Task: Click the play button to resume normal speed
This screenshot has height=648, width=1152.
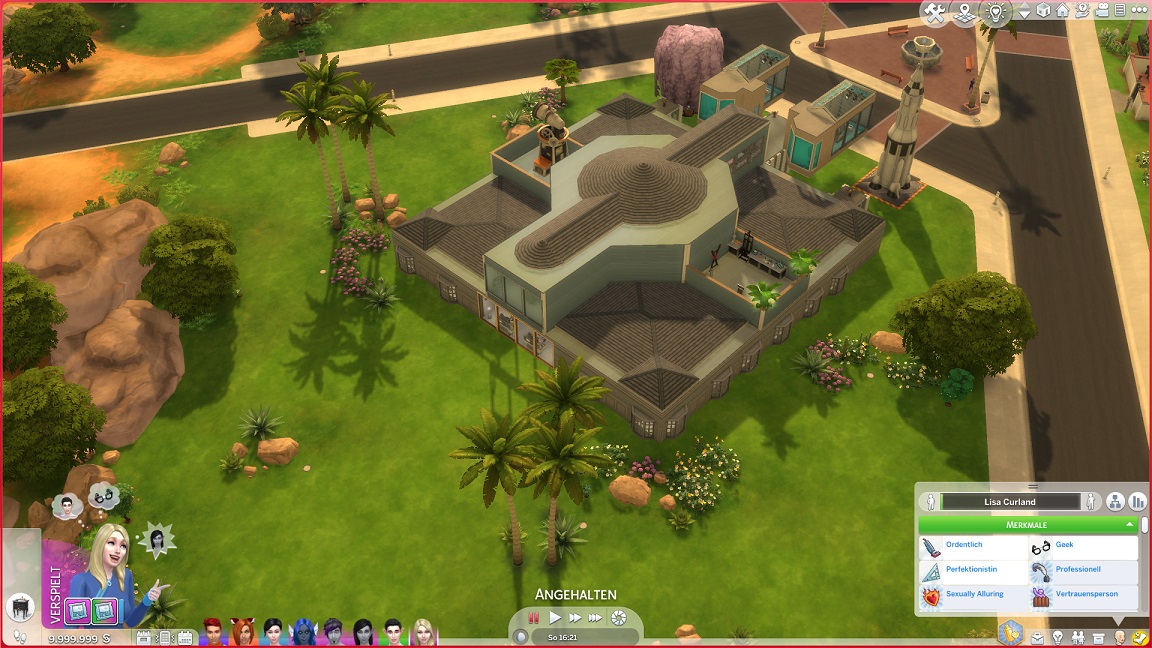Action: tap(555, 618)
